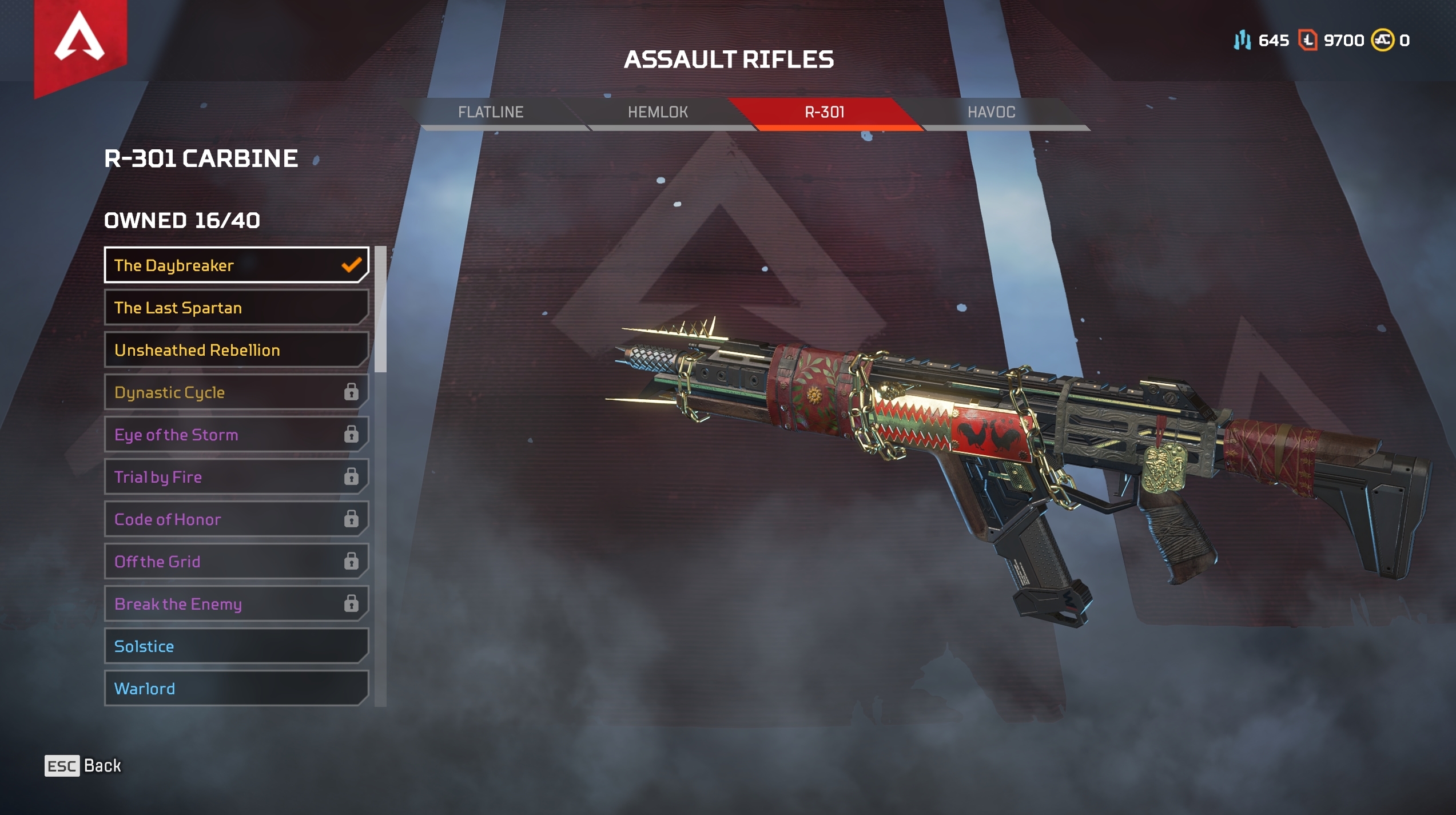Preview the Off the Grid skin
This screenshot has width=1456, height=815.
coord(236,562)
